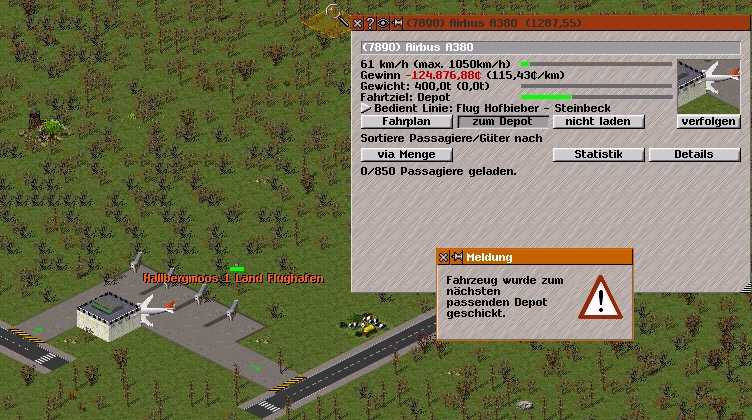The height and width of the screenshot is (420, 752).
Task: Open help for the Airbus A380 window
Action: 370,23
